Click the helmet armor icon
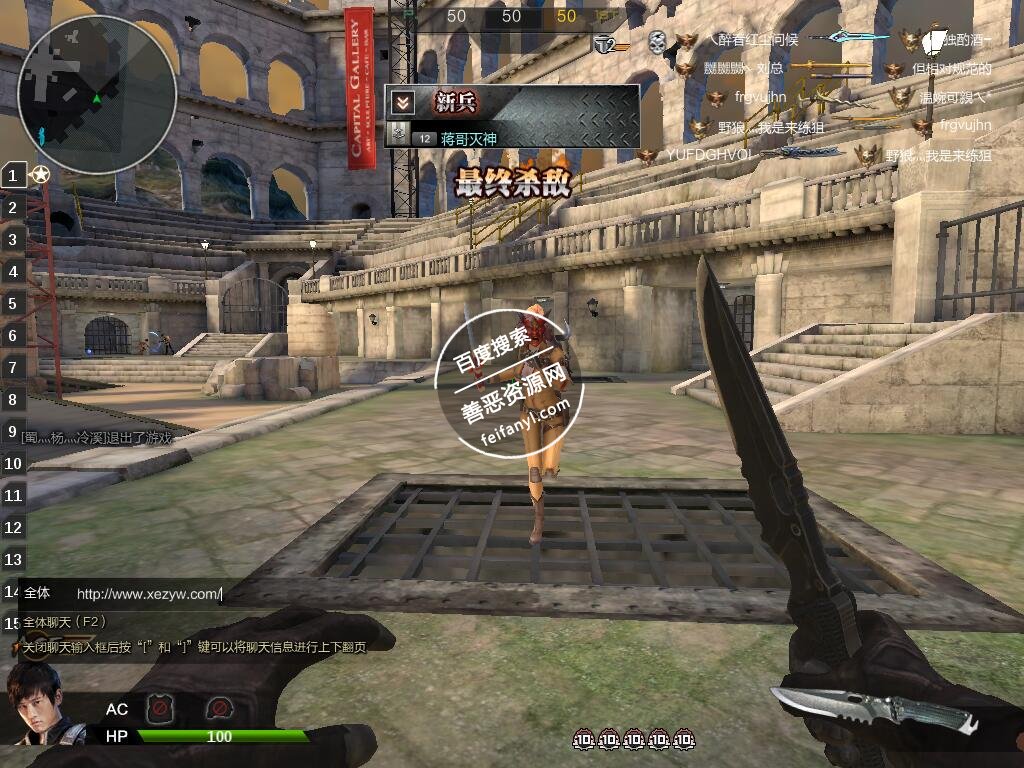Image resolution: width=1024 pixels, height=768 pixels. click(x=218, y=709)
